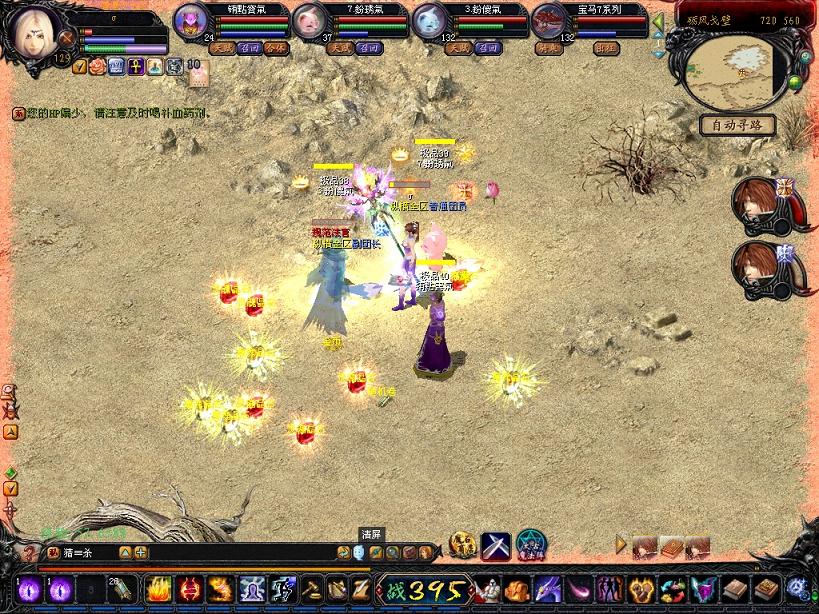Open the pentagram star circle icon
This screenshot has height=614, width=819.
click(530, 546)
